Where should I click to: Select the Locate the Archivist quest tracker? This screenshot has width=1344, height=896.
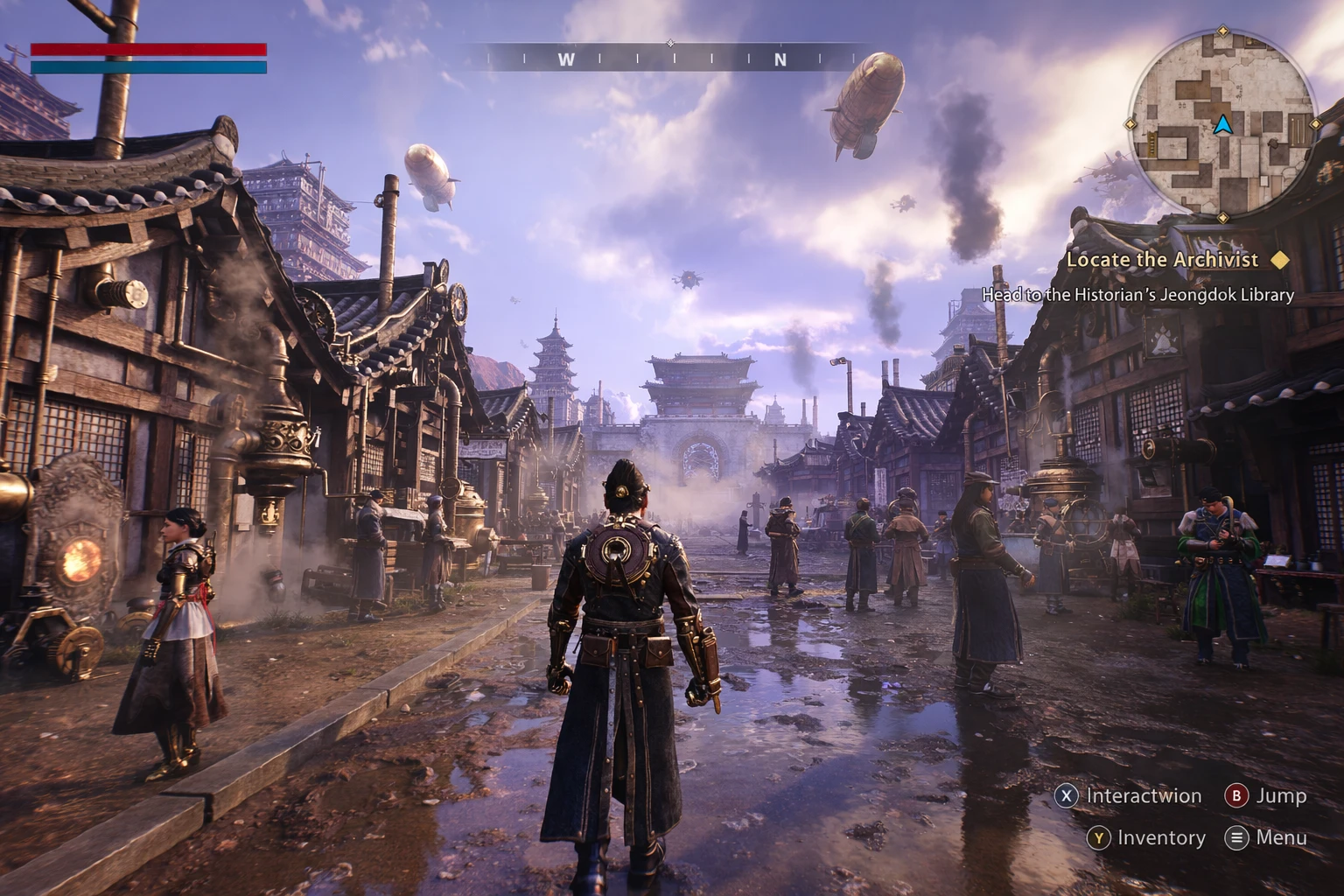[x=1162, y=260]
